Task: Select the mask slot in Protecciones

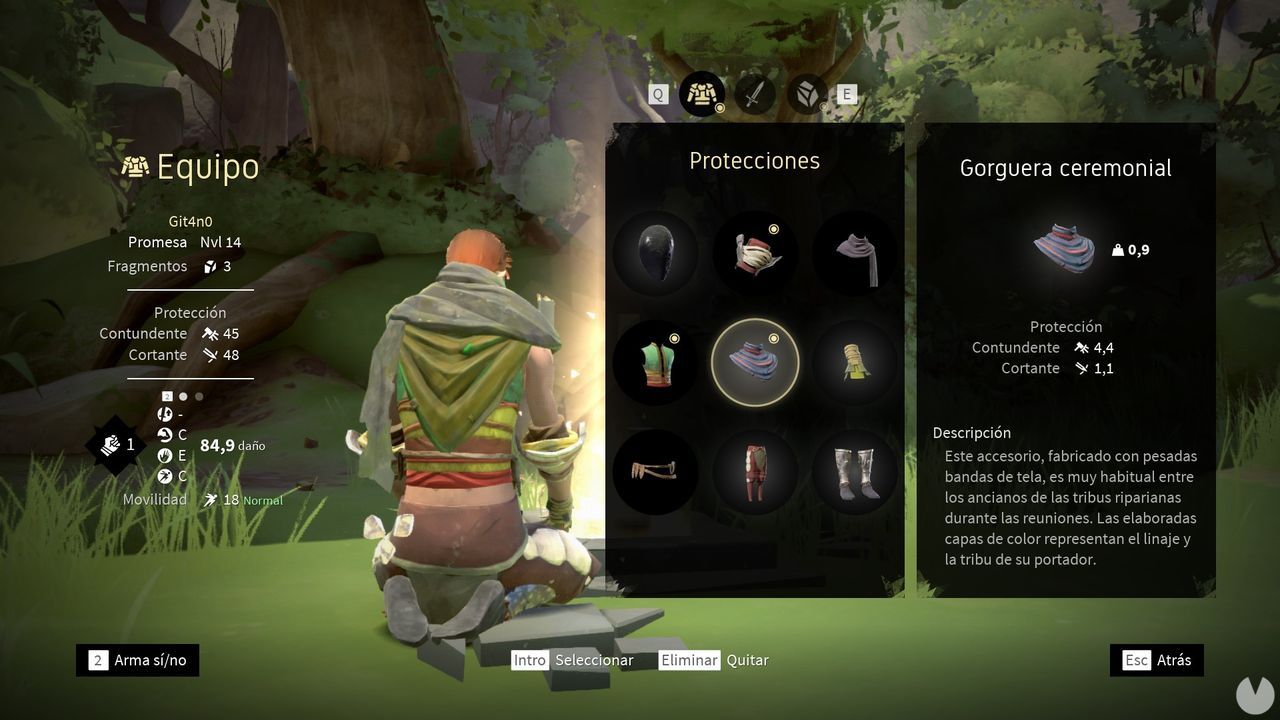Action: (x=655, y=253)
